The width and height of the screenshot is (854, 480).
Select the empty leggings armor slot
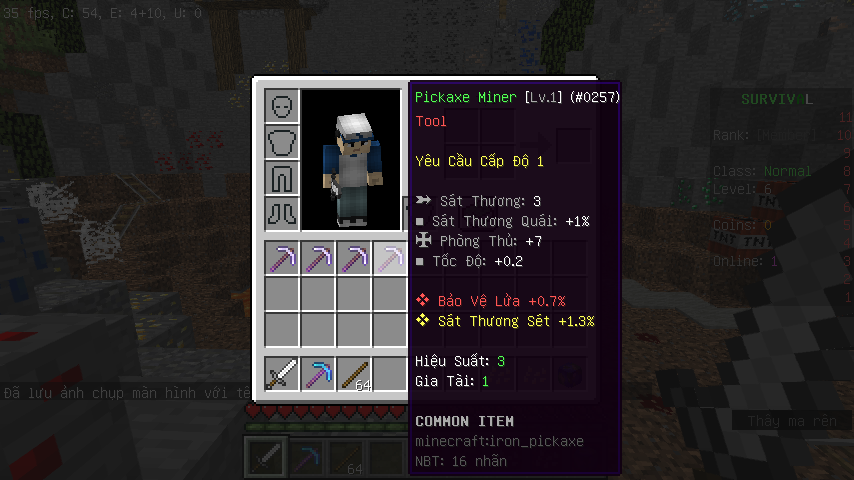pyautogui.click(x=282, y=177)
